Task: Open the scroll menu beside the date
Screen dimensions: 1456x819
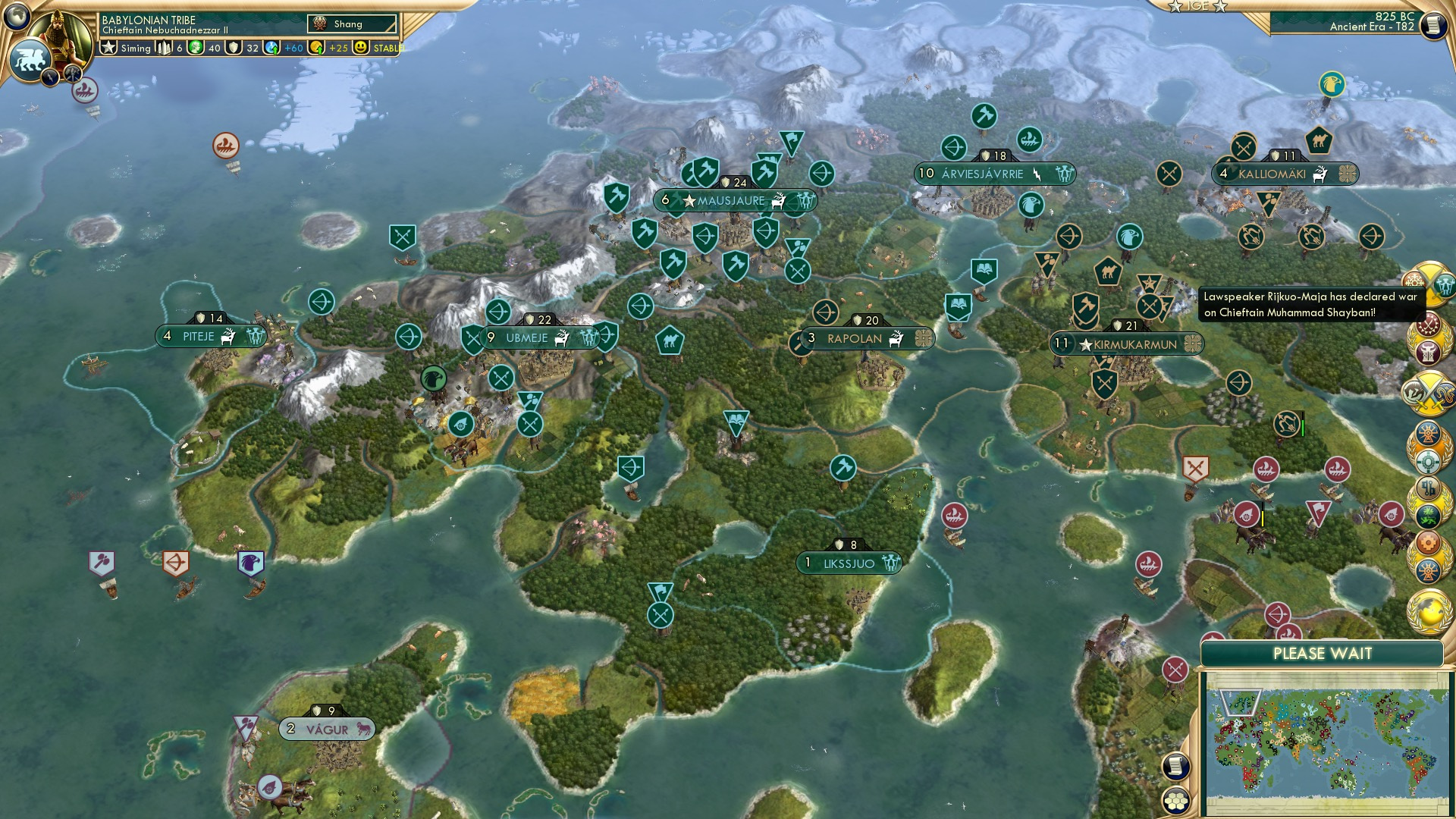Action: pos(1432,25)
